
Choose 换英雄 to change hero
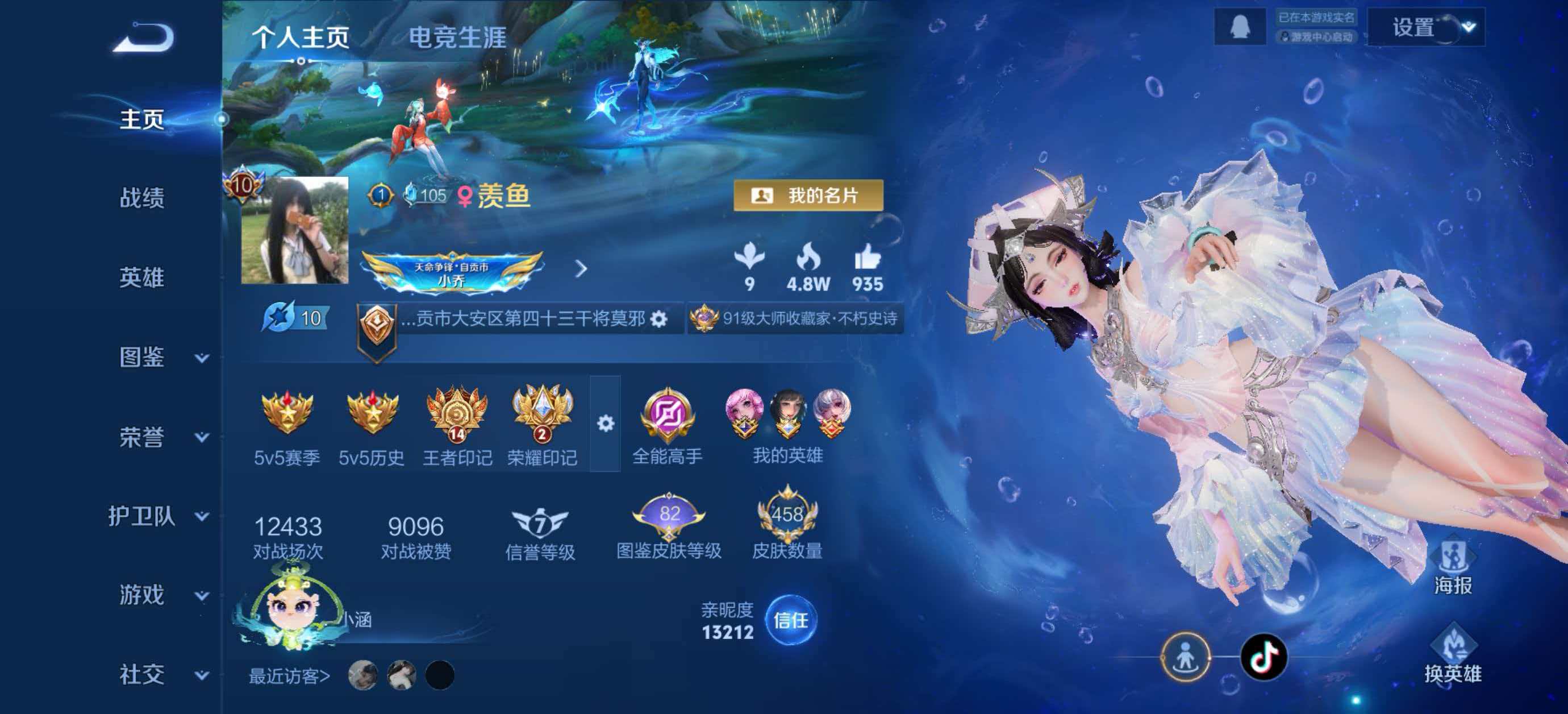(x=1452, y=655)
